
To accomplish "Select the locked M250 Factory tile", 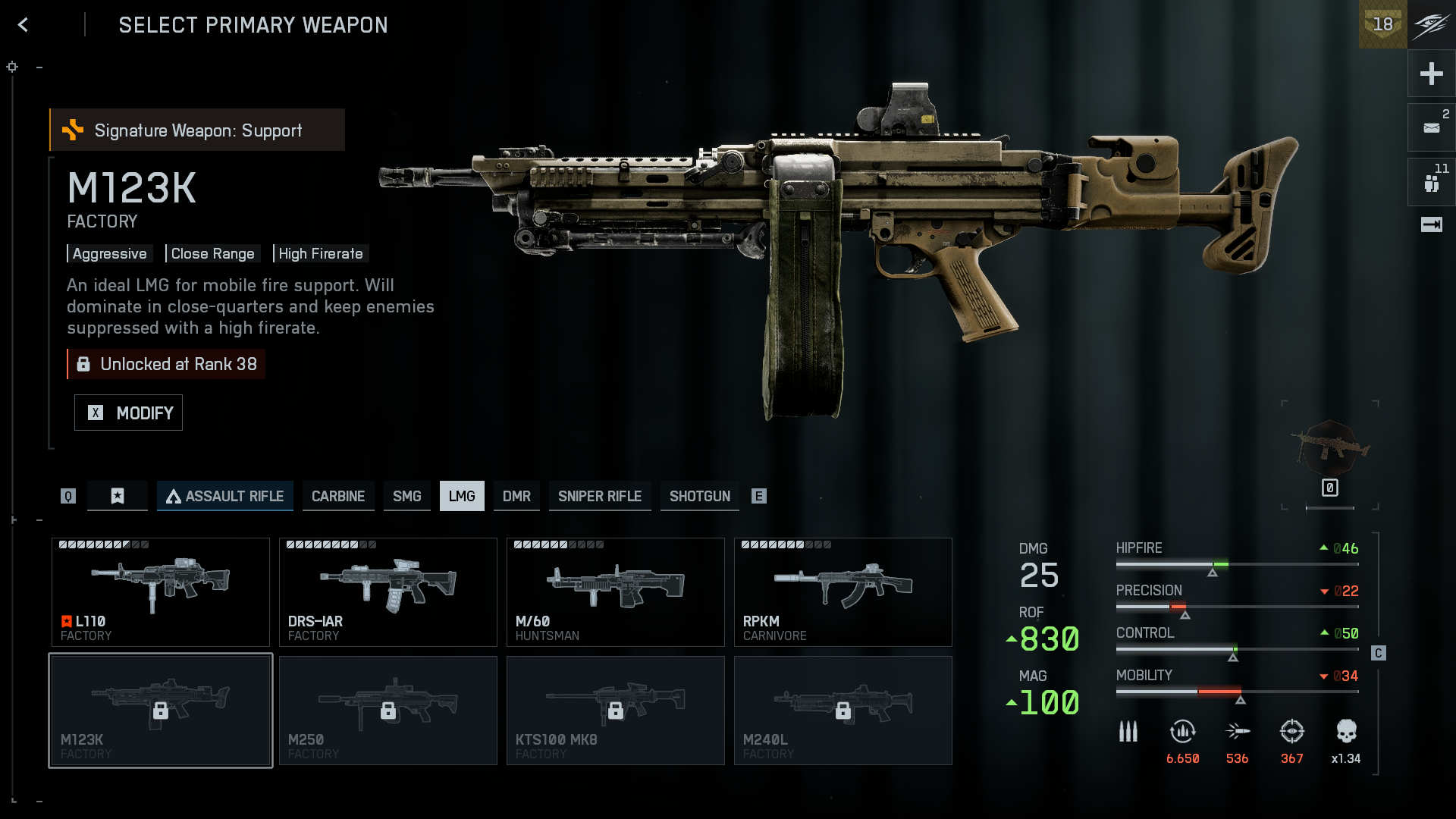I will [388, 711].
